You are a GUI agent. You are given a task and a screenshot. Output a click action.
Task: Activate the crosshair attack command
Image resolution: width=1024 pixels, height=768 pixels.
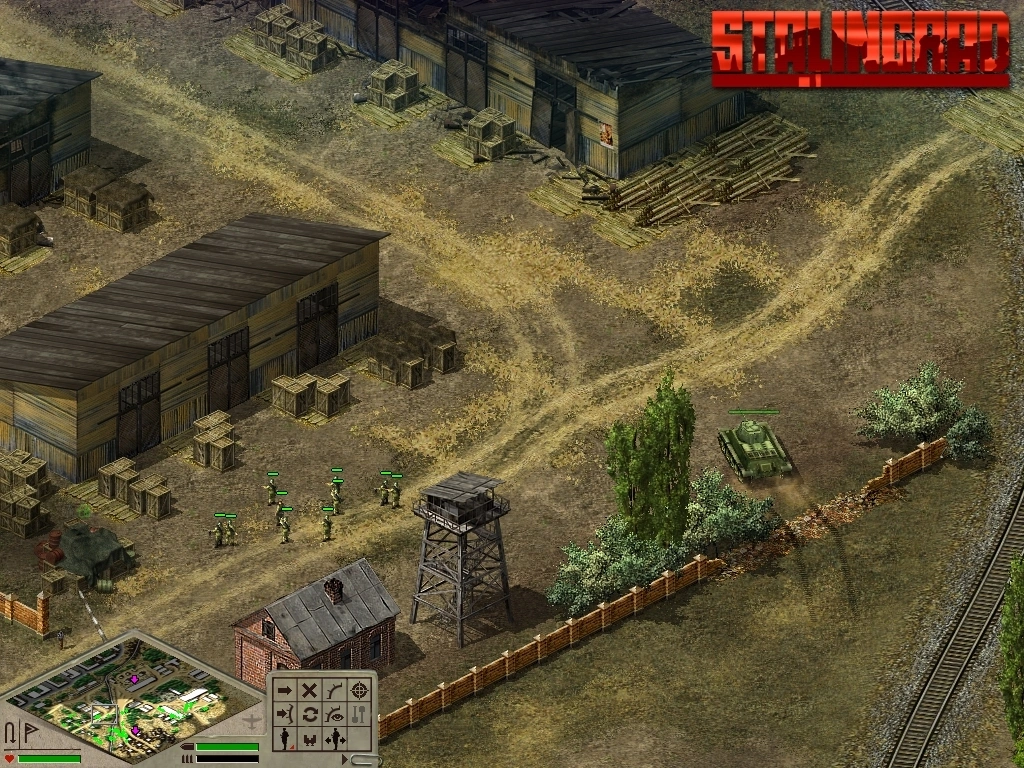[360, 689]
